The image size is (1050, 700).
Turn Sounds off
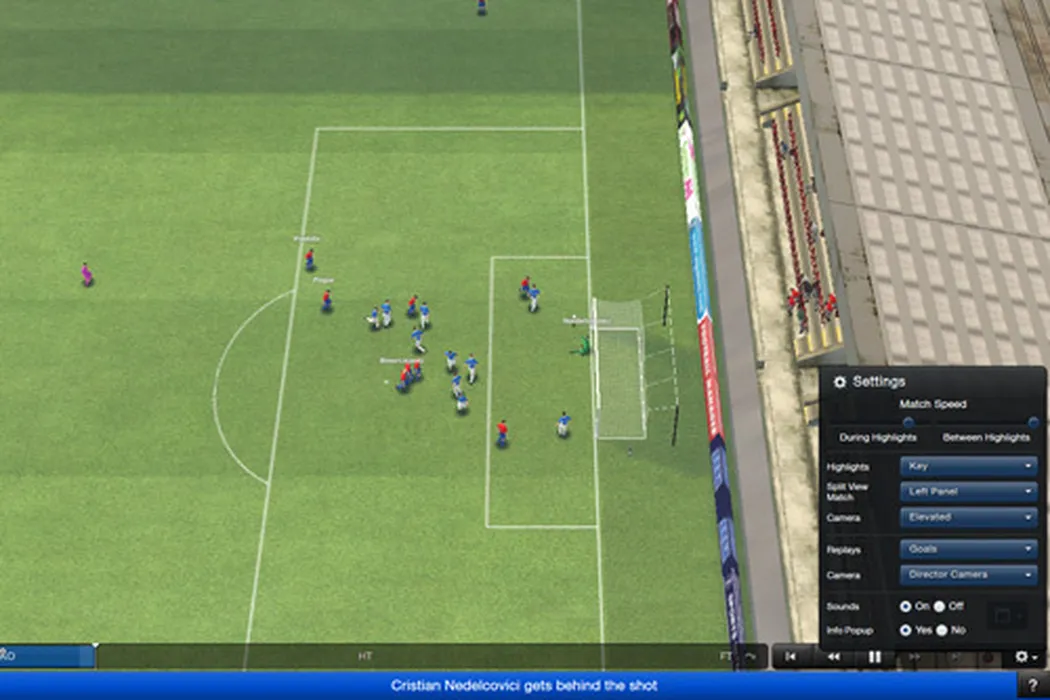coord(940,606)
